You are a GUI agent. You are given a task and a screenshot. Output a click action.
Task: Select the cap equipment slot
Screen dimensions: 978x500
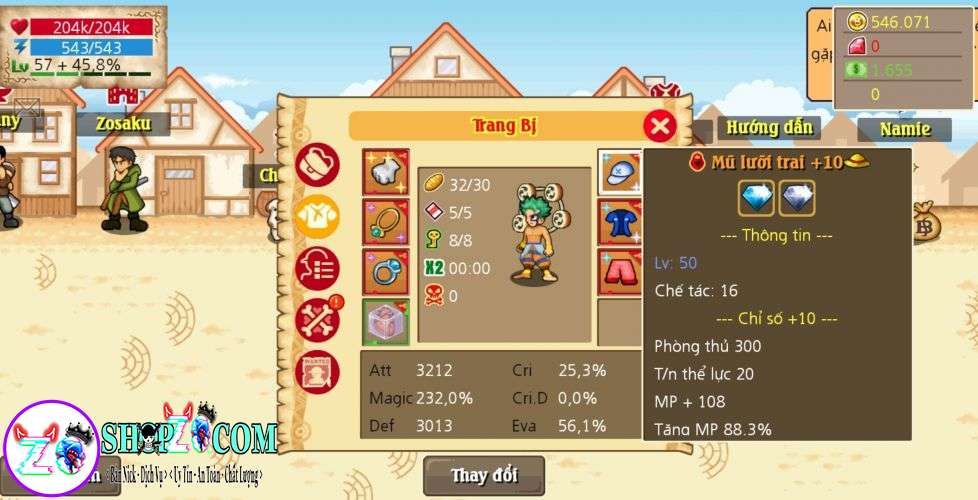tap(621, 173)
